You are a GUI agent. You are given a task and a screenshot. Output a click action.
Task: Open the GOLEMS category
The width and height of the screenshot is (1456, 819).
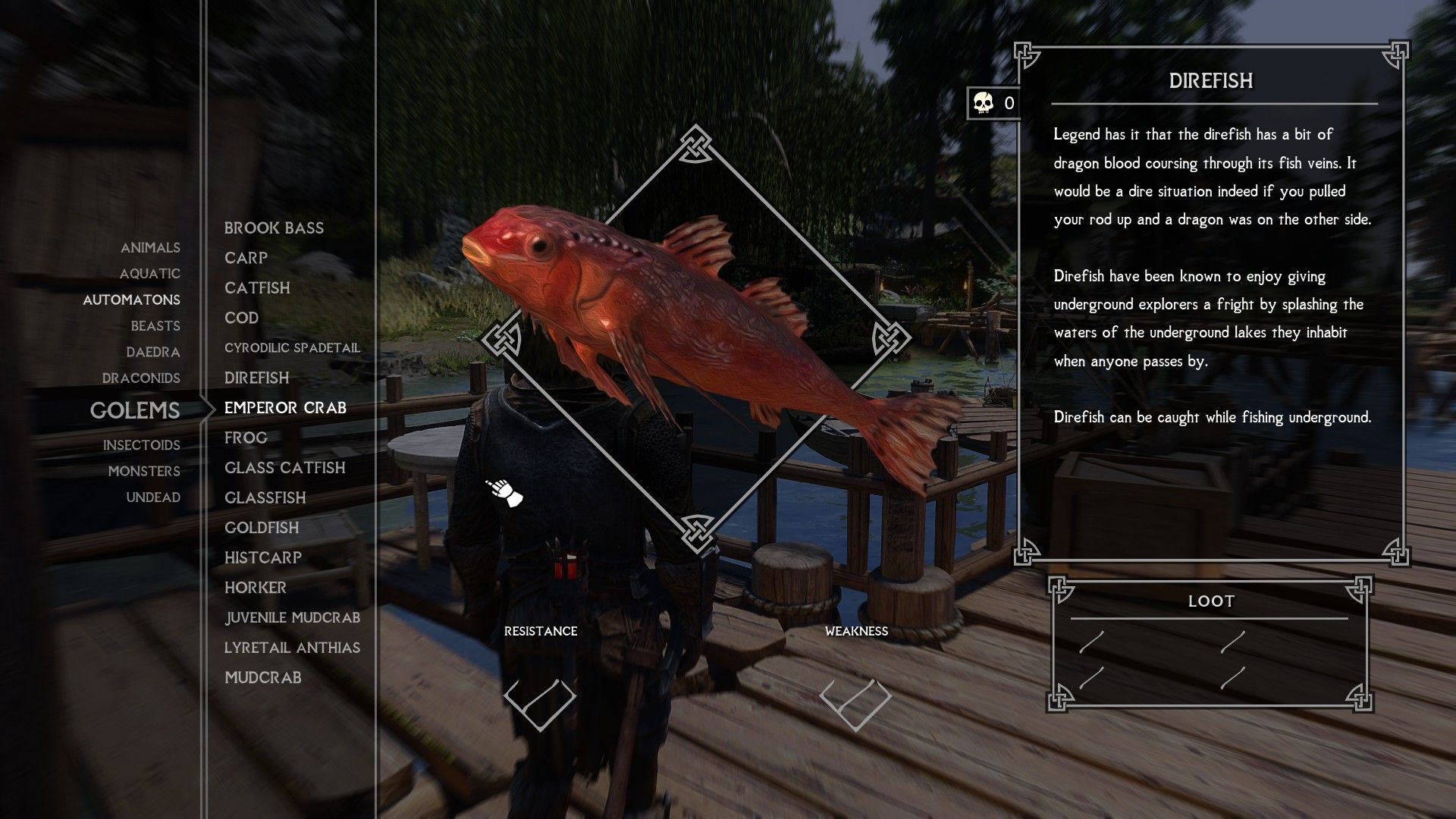click(x=134, y=410)
